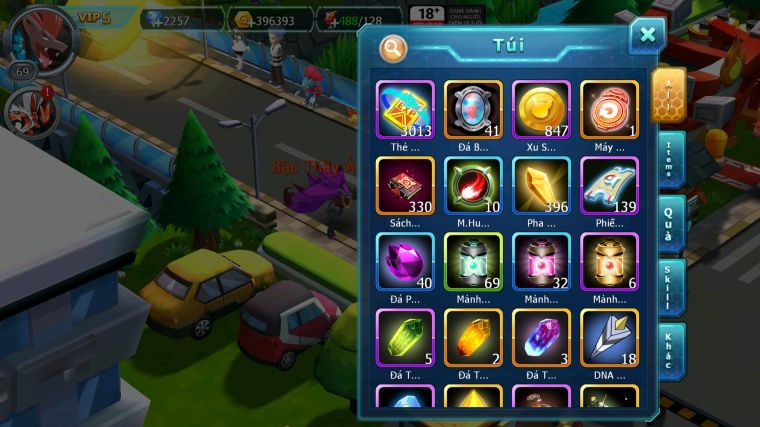
Task: Select the Máy... orange disc item
Action: [x=609, y=108]
